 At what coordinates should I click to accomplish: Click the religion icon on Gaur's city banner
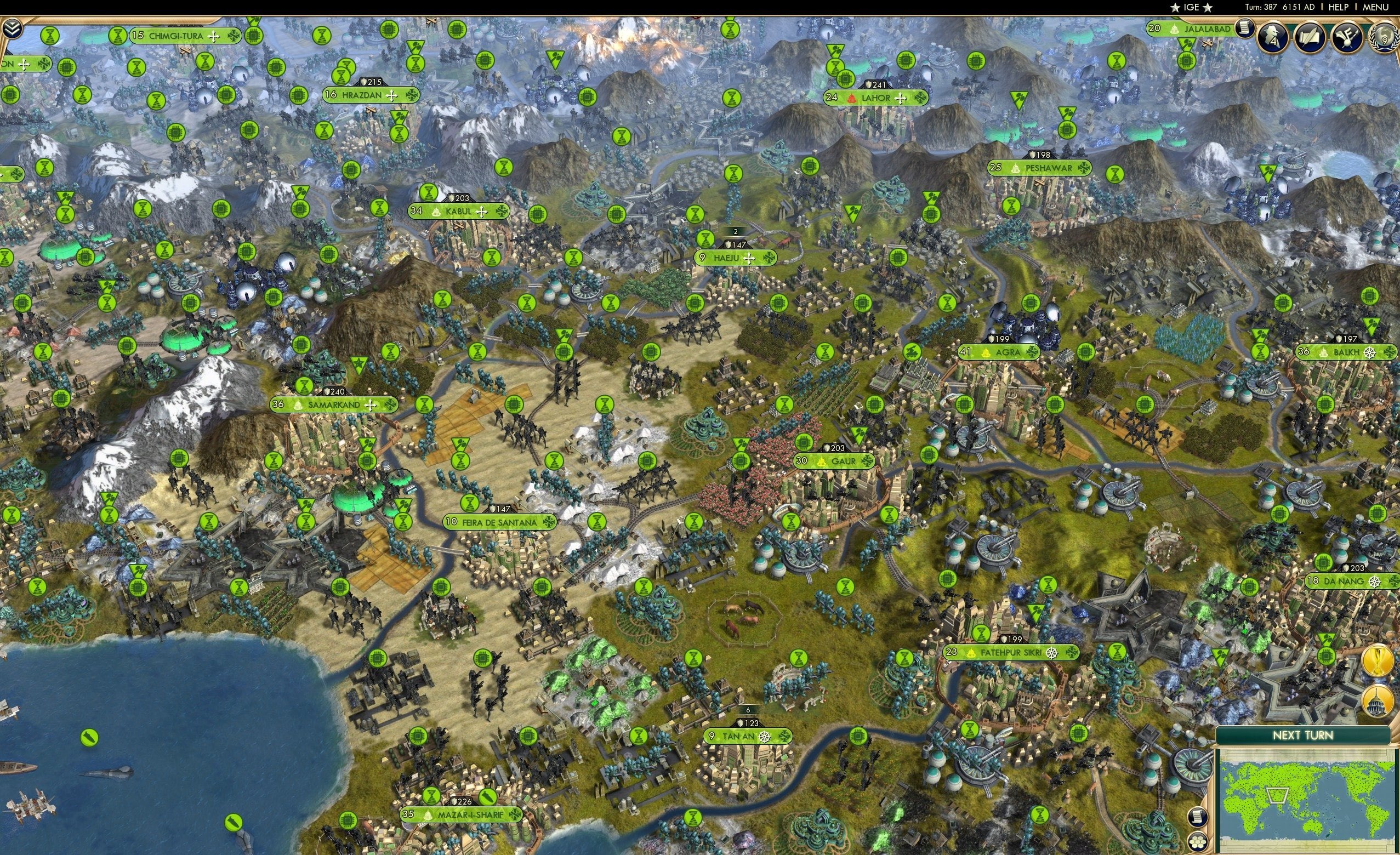click(x=821, y=463)
